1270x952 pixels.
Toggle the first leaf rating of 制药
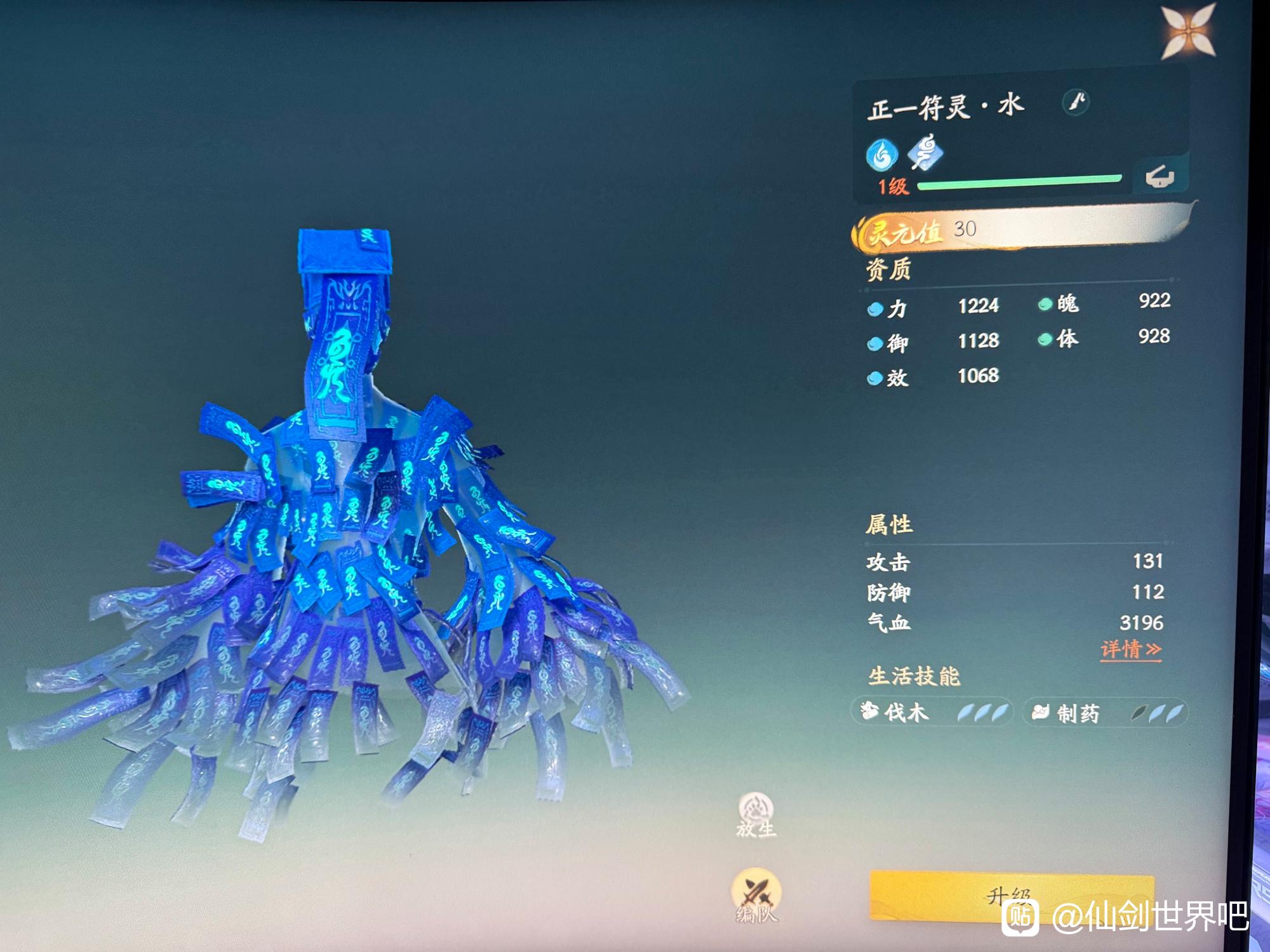pyautogui.click(x=1140, y=713)
